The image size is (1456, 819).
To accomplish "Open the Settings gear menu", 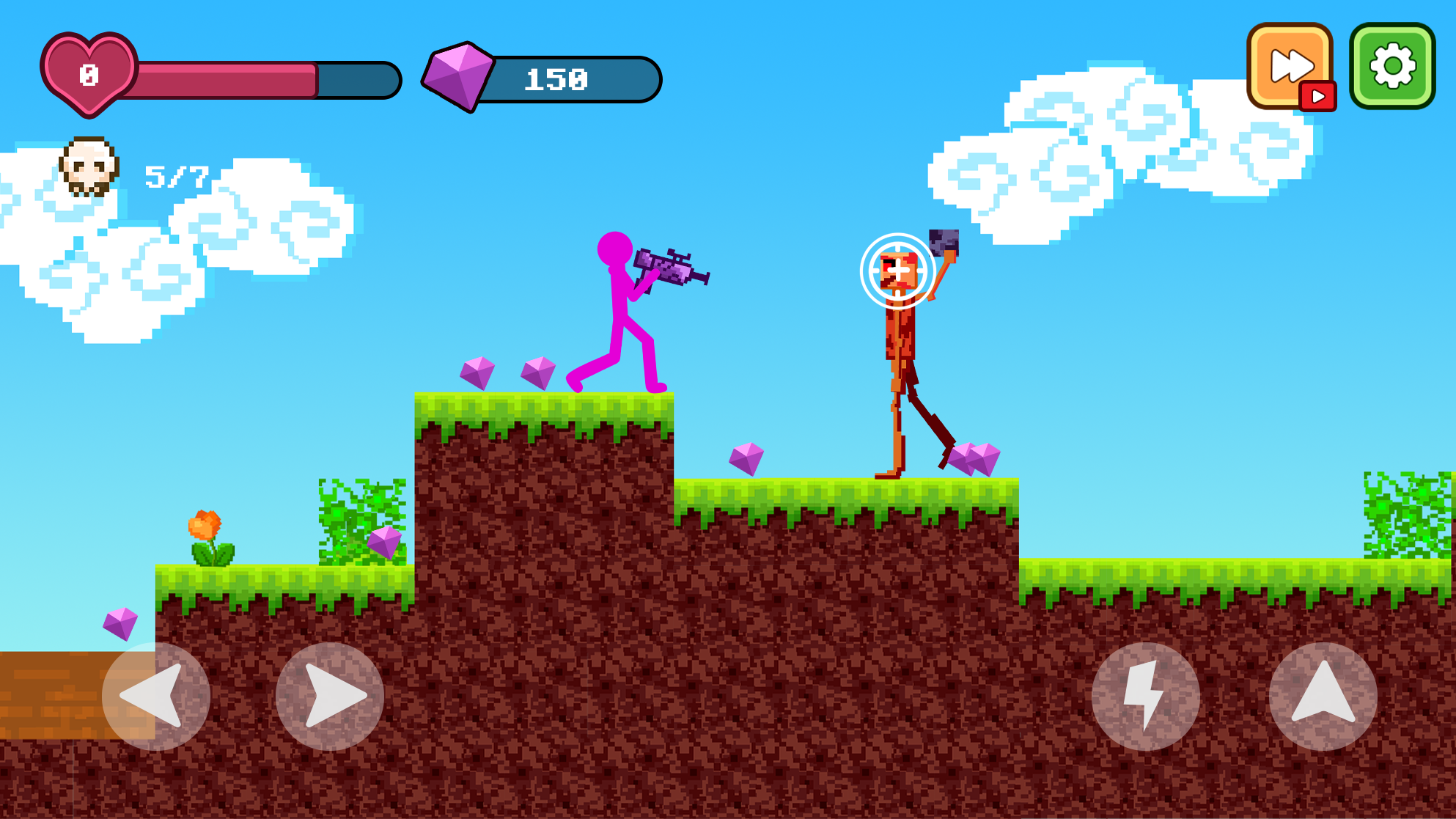I will [1391, 66].
